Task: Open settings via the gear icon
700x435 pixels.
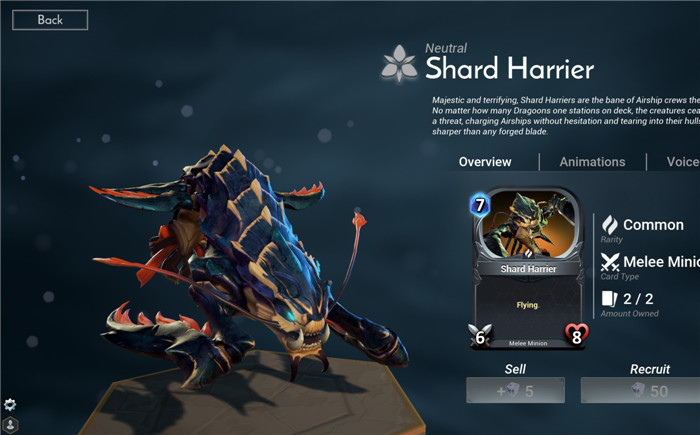Action: (x=10, y=404)
